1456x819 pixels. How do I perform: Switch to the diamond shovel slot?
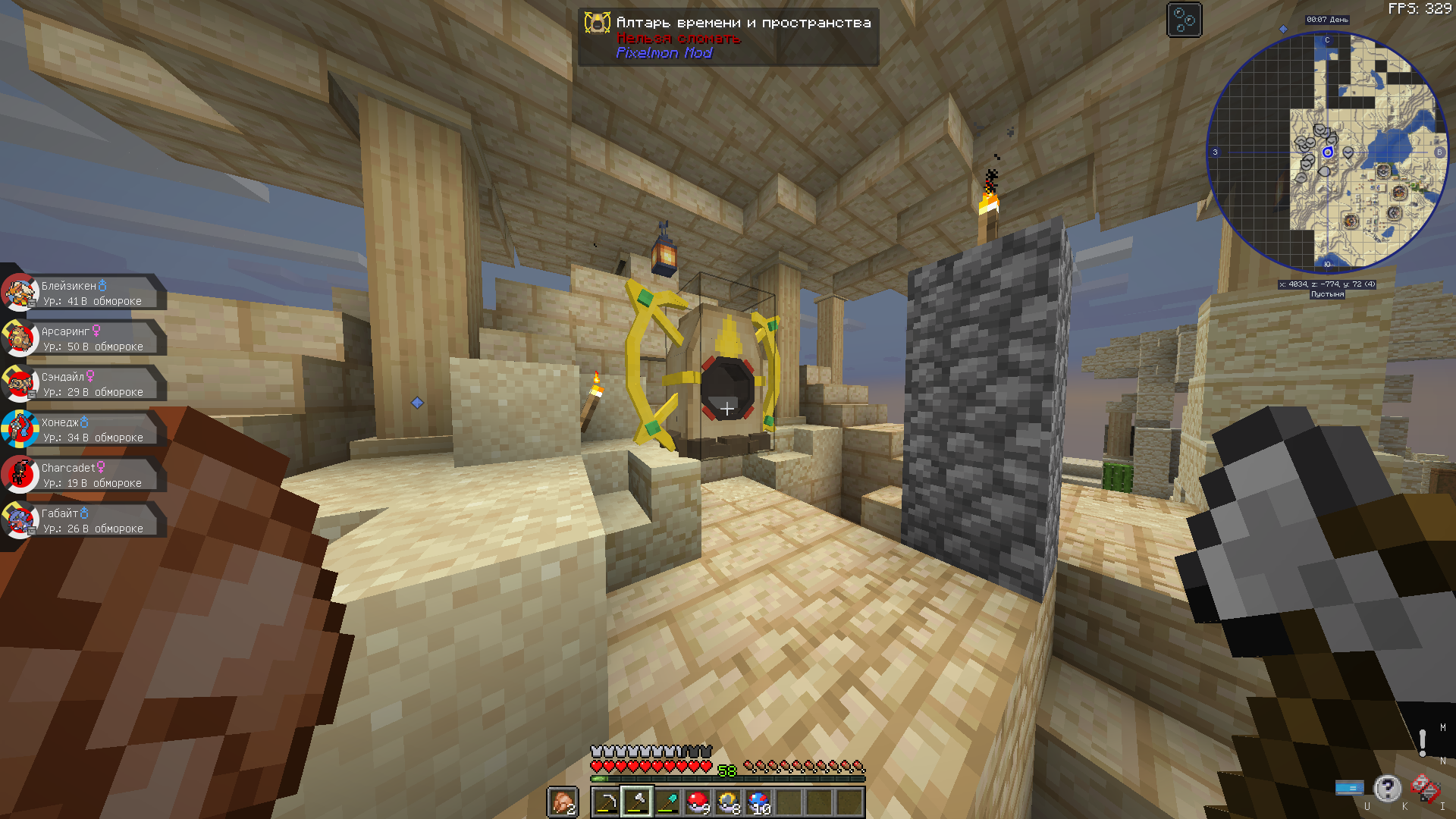667,802
